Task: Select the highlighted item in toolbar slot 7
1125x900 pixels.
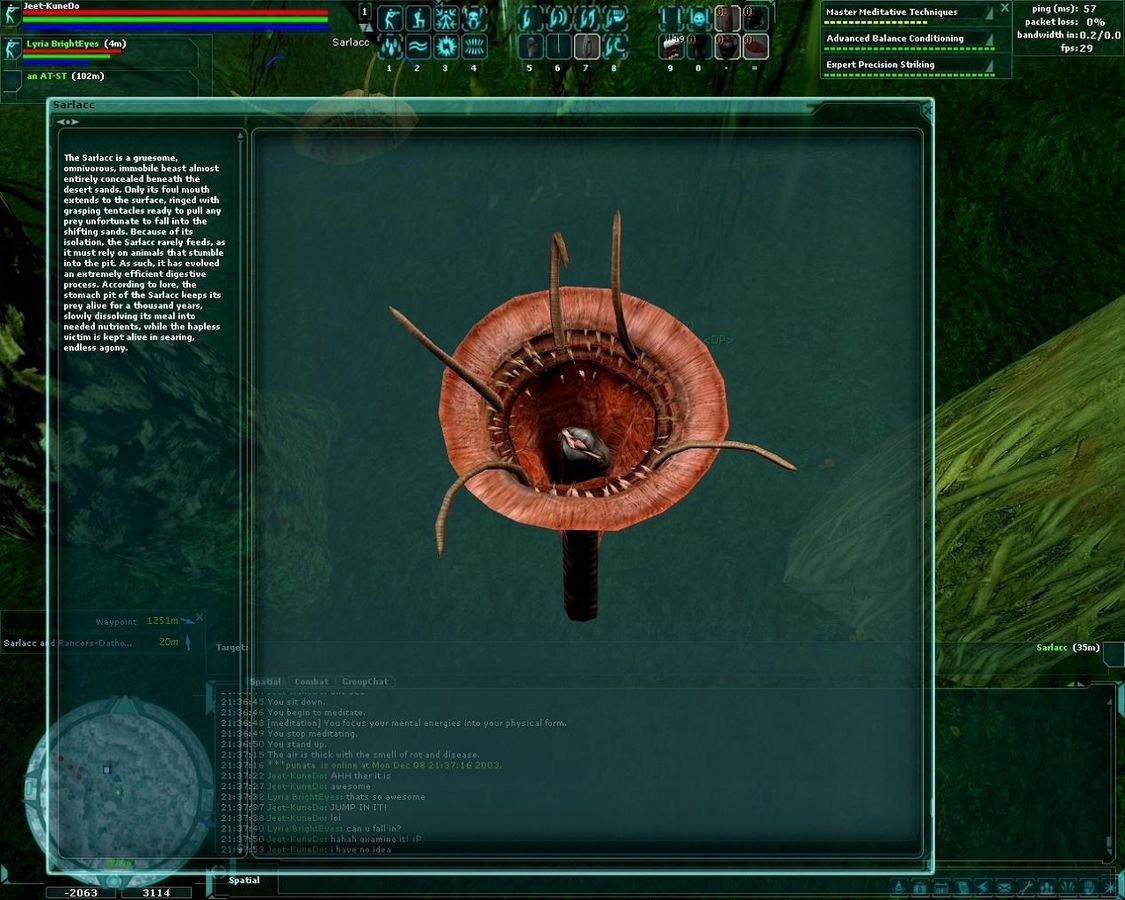Action: point(587,46)
